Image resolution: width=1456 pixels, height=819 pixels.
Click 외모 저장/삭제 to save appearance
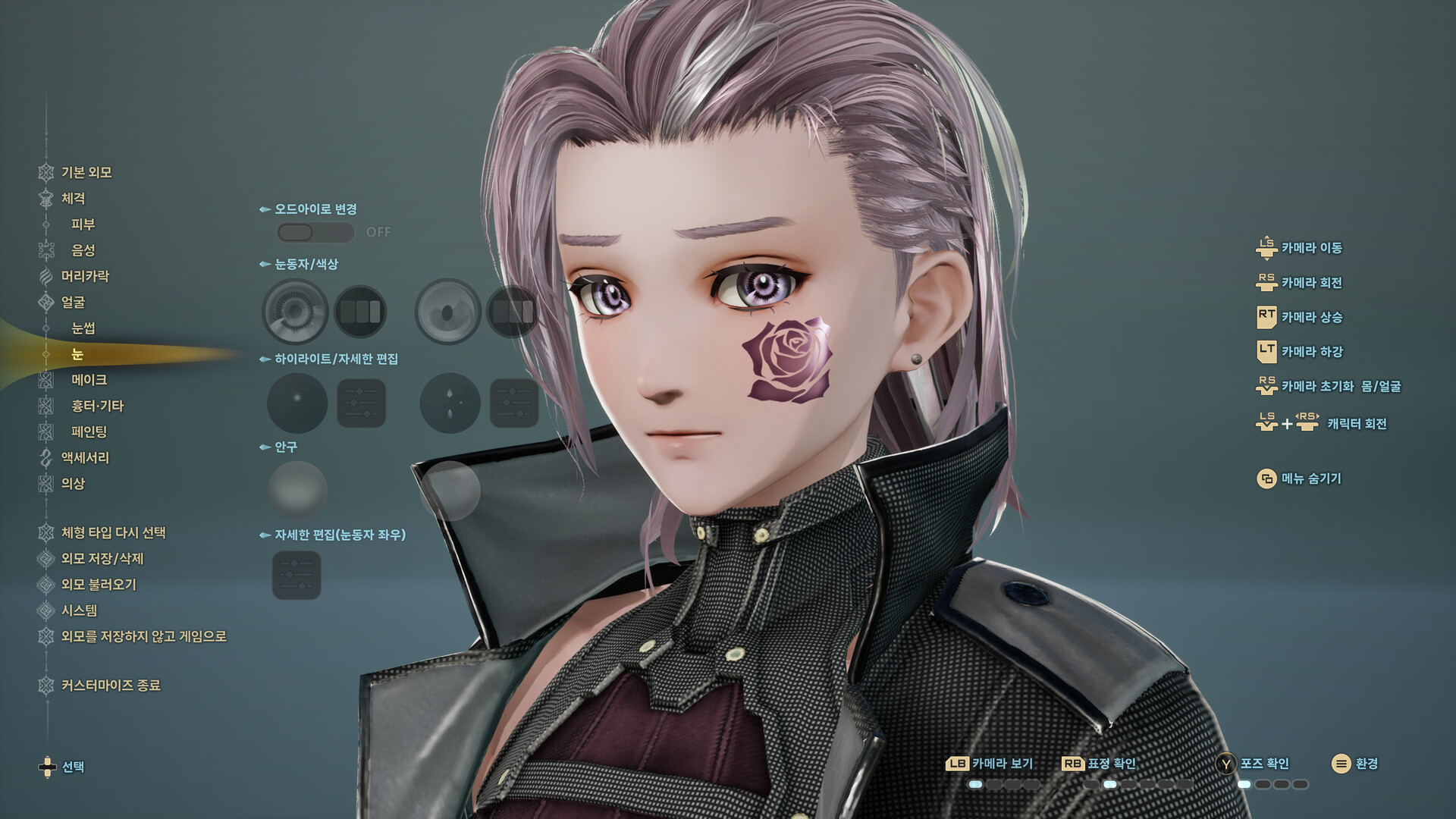click(45, 559)
